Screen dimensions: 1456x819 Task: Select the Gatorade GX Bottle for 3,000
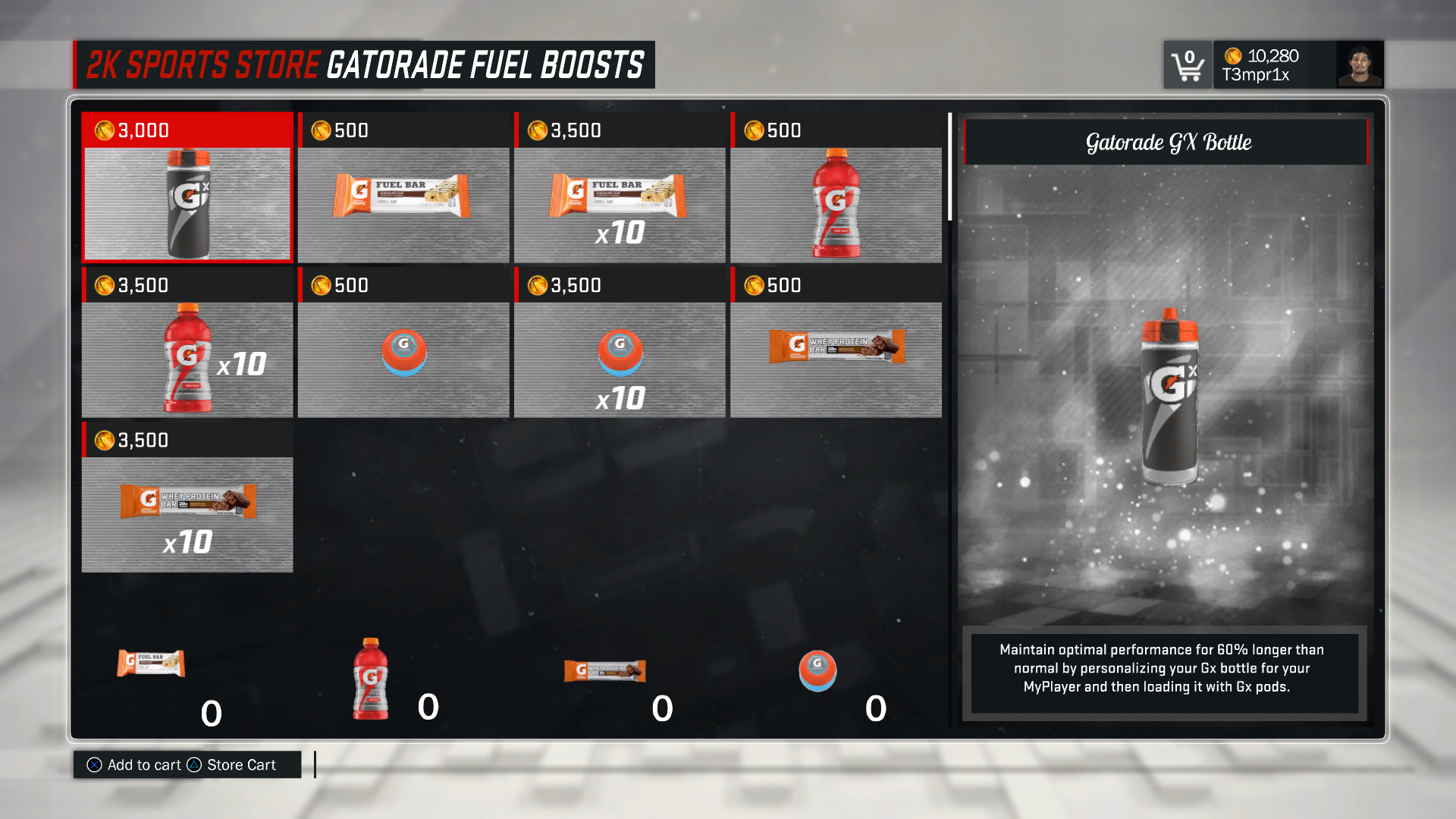pyautogui.click(x=187, y=187)
